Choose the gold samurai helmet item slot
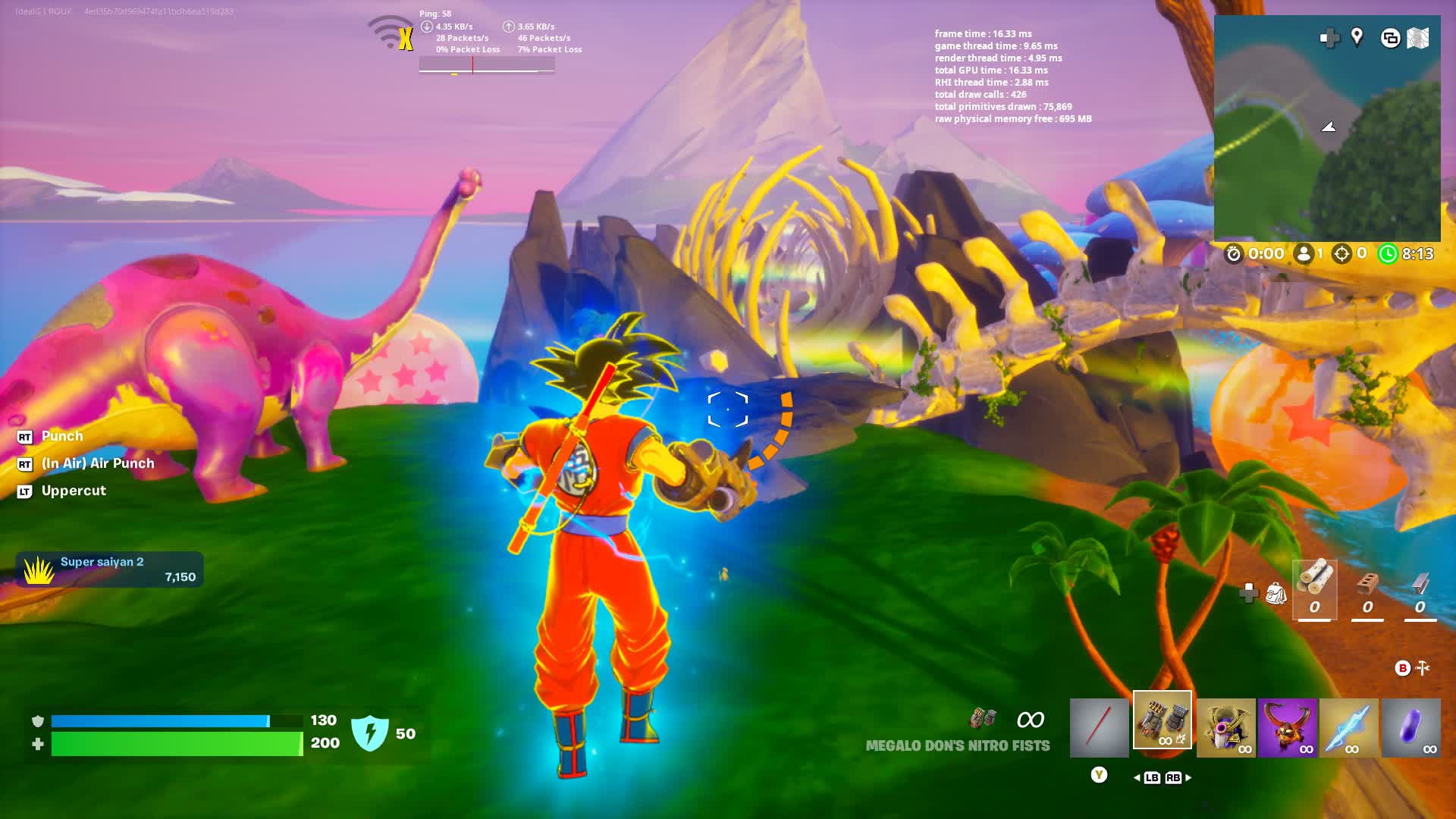The height and width of the screenshot is (819, 1456). (1225, 728)
